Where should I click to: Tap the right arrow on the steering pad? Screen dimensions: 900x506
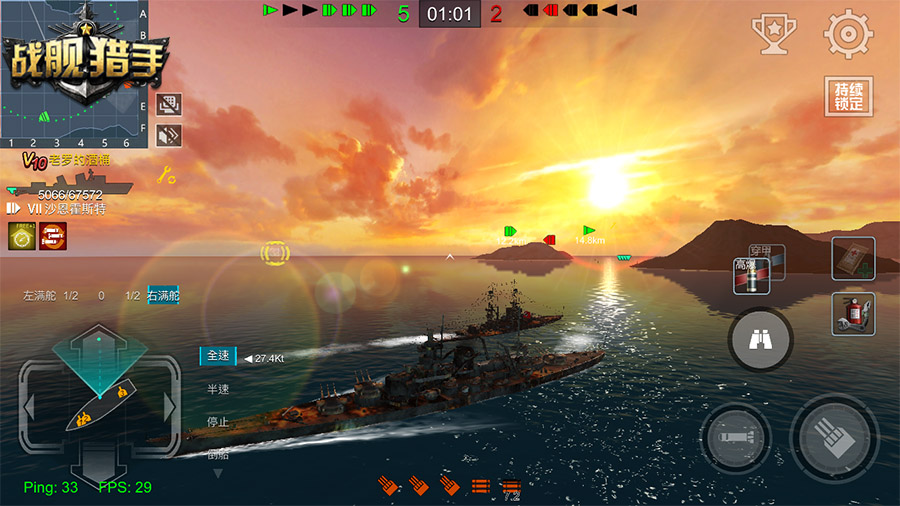[170, 407]
